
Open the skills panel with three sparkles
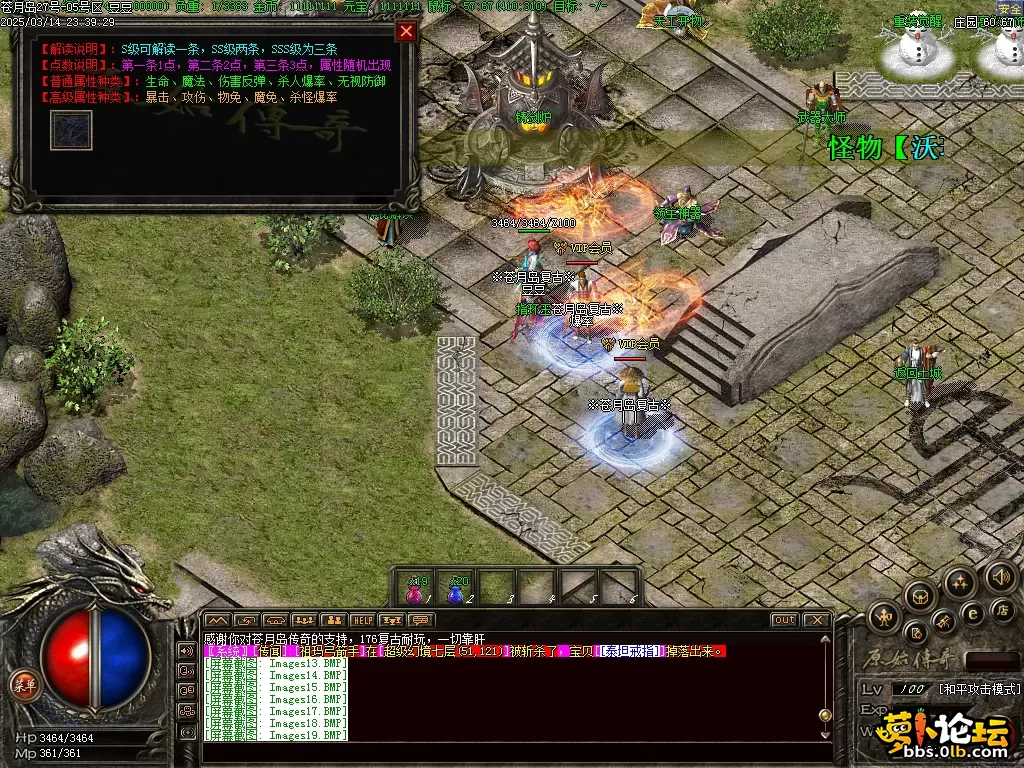pos(959,582)
